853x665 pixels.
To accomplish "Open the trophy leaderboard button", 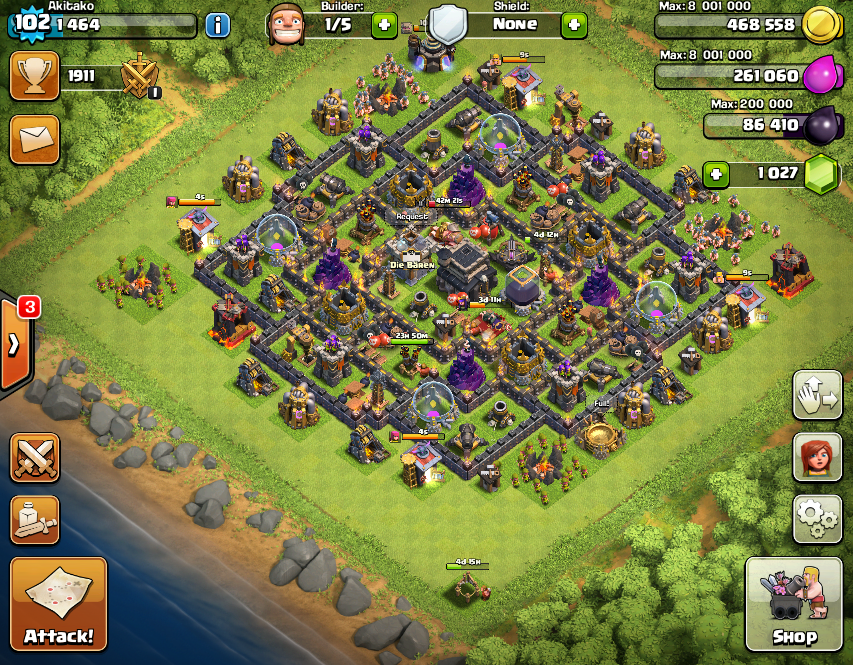I will point(34,76).
